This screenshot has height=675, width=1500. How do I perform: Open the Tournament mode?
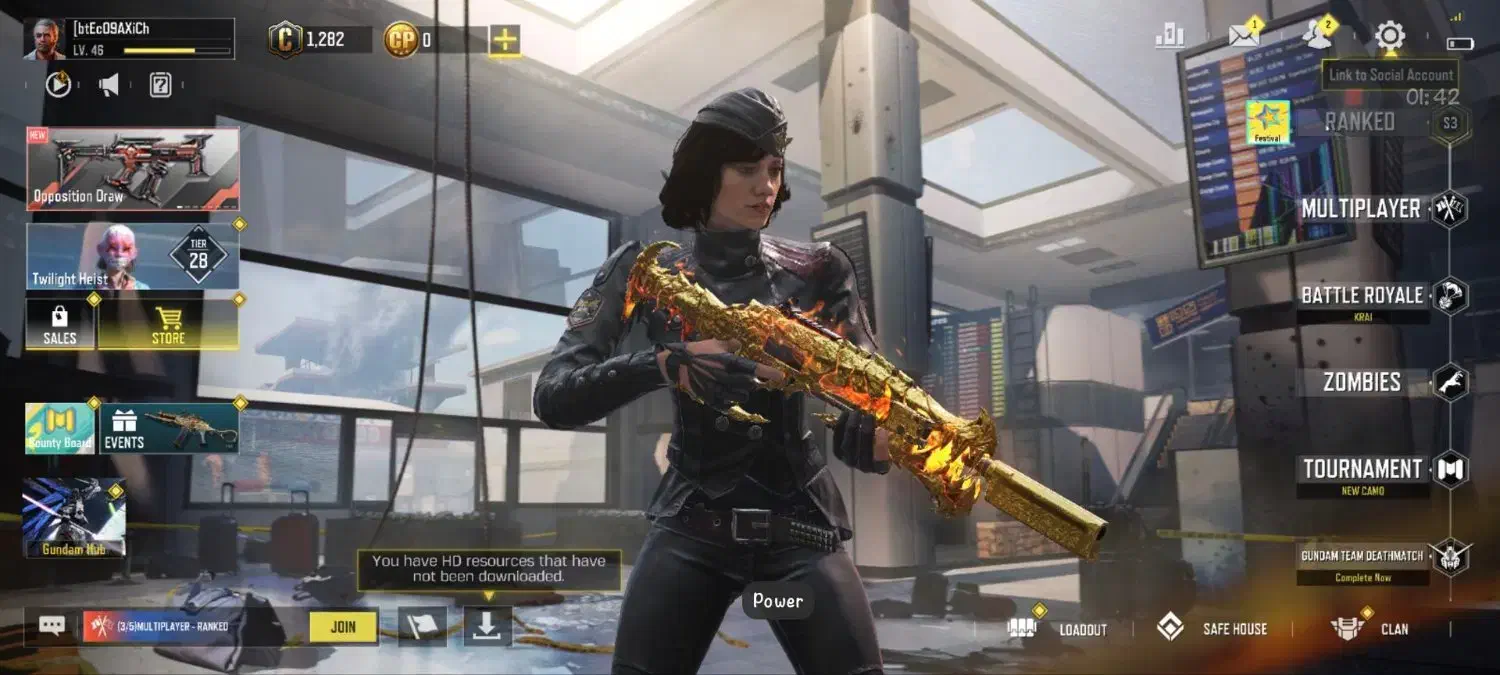tap(1362, 469)
